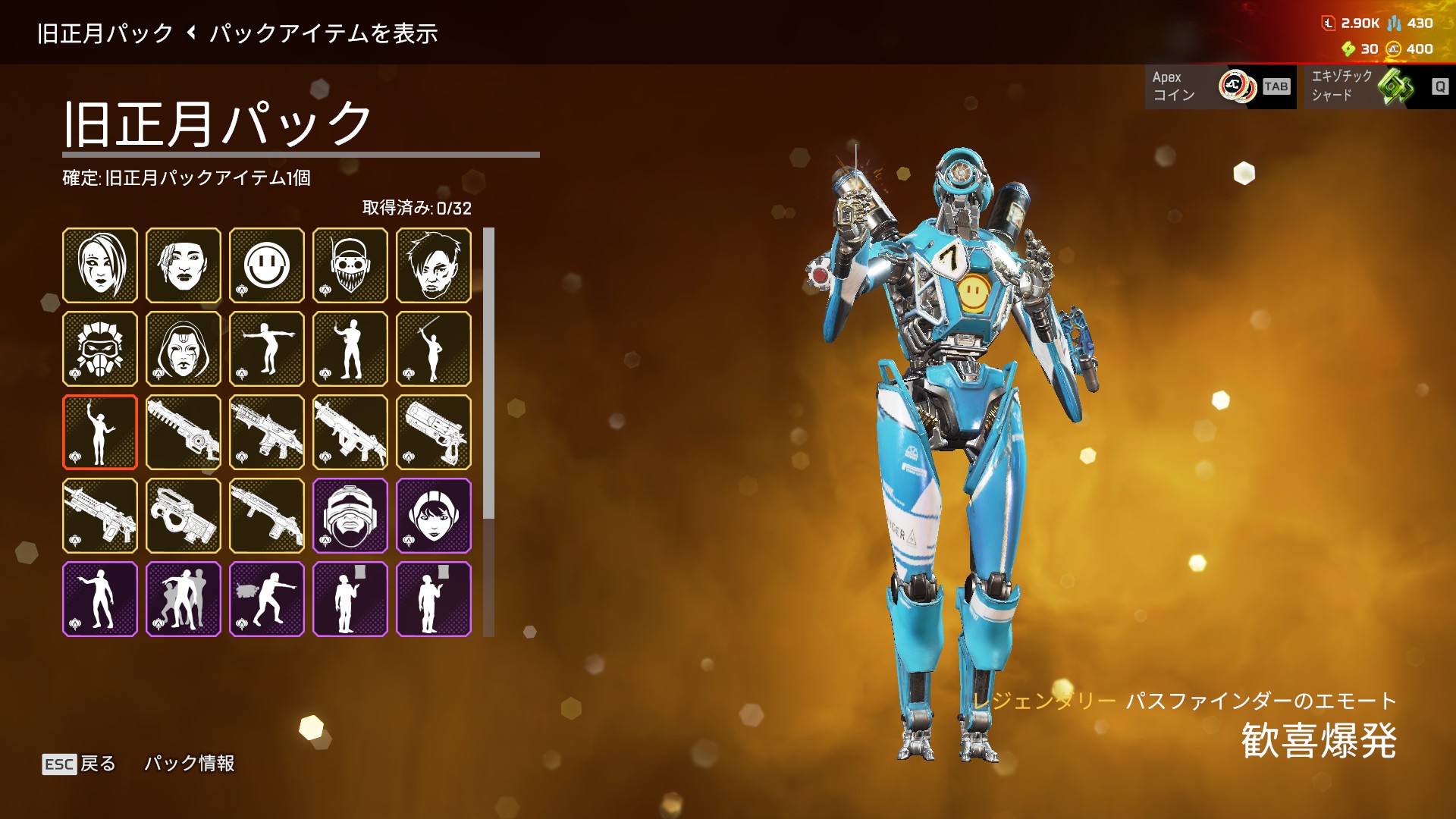
Task: Open パック情報 pack info
Action: [x=190, y=764]
